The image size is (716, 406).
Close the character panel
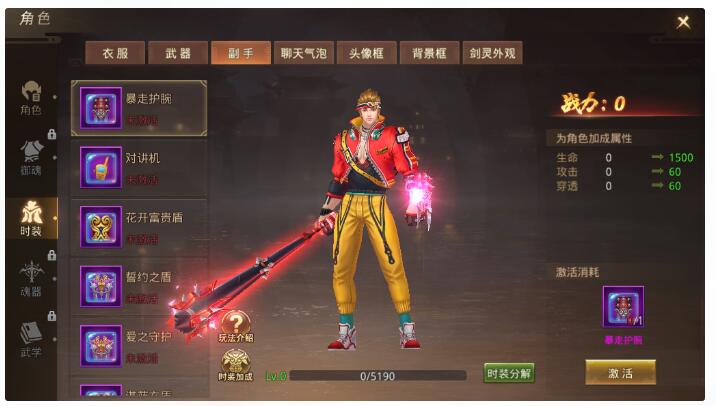[683, 22]
